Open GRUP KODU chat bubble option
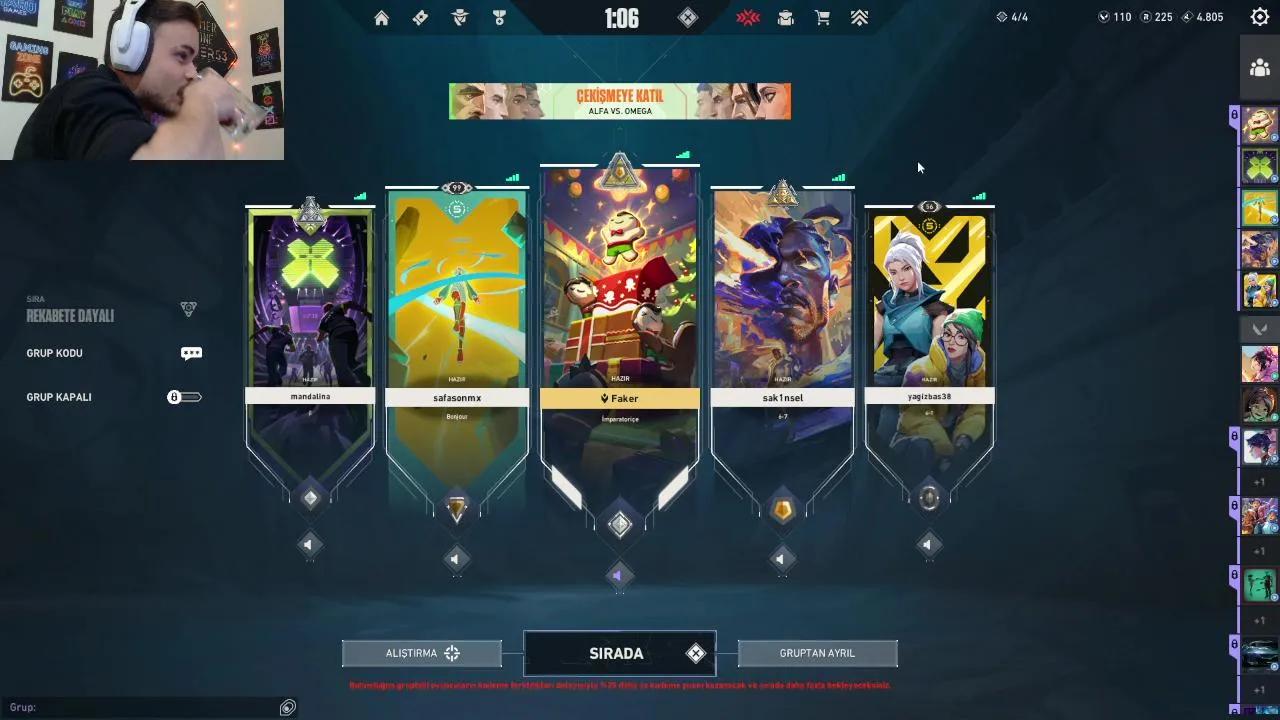Image resolution: width=1280 pixels, height=720 pixels. click(191, 353)
